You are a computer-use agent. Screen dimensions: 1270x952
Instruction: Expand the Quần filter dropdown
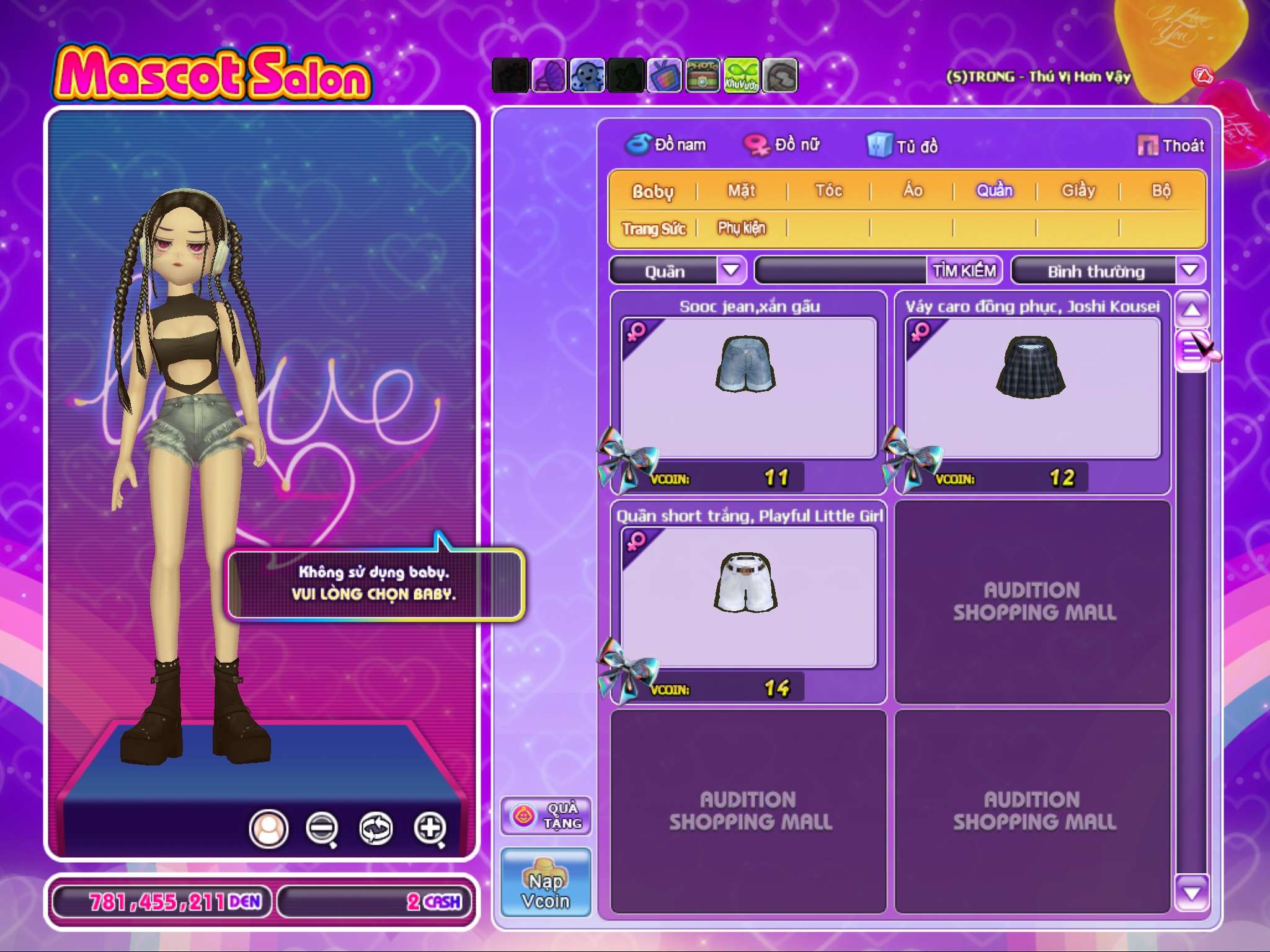731,271
